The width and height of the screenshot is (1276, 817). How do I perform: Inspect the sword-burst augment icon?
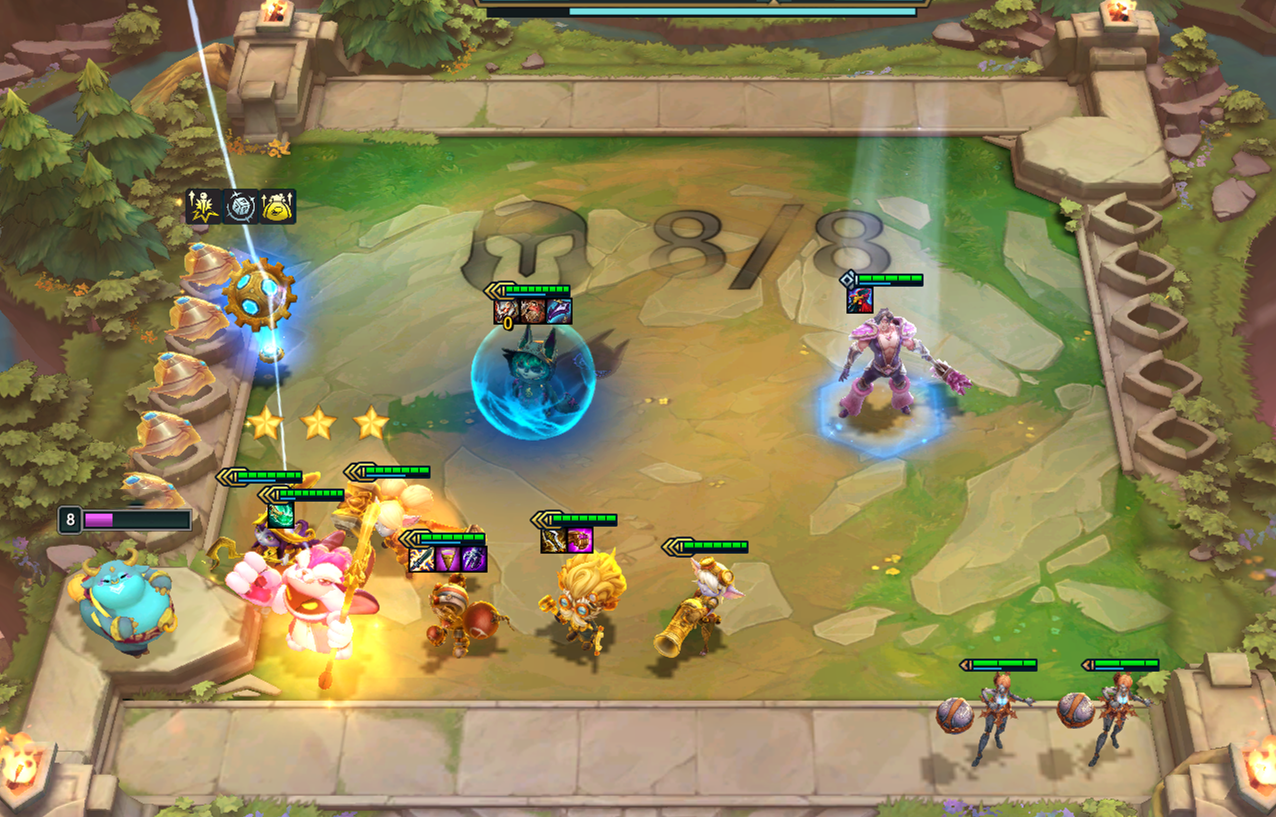(203, 206)
